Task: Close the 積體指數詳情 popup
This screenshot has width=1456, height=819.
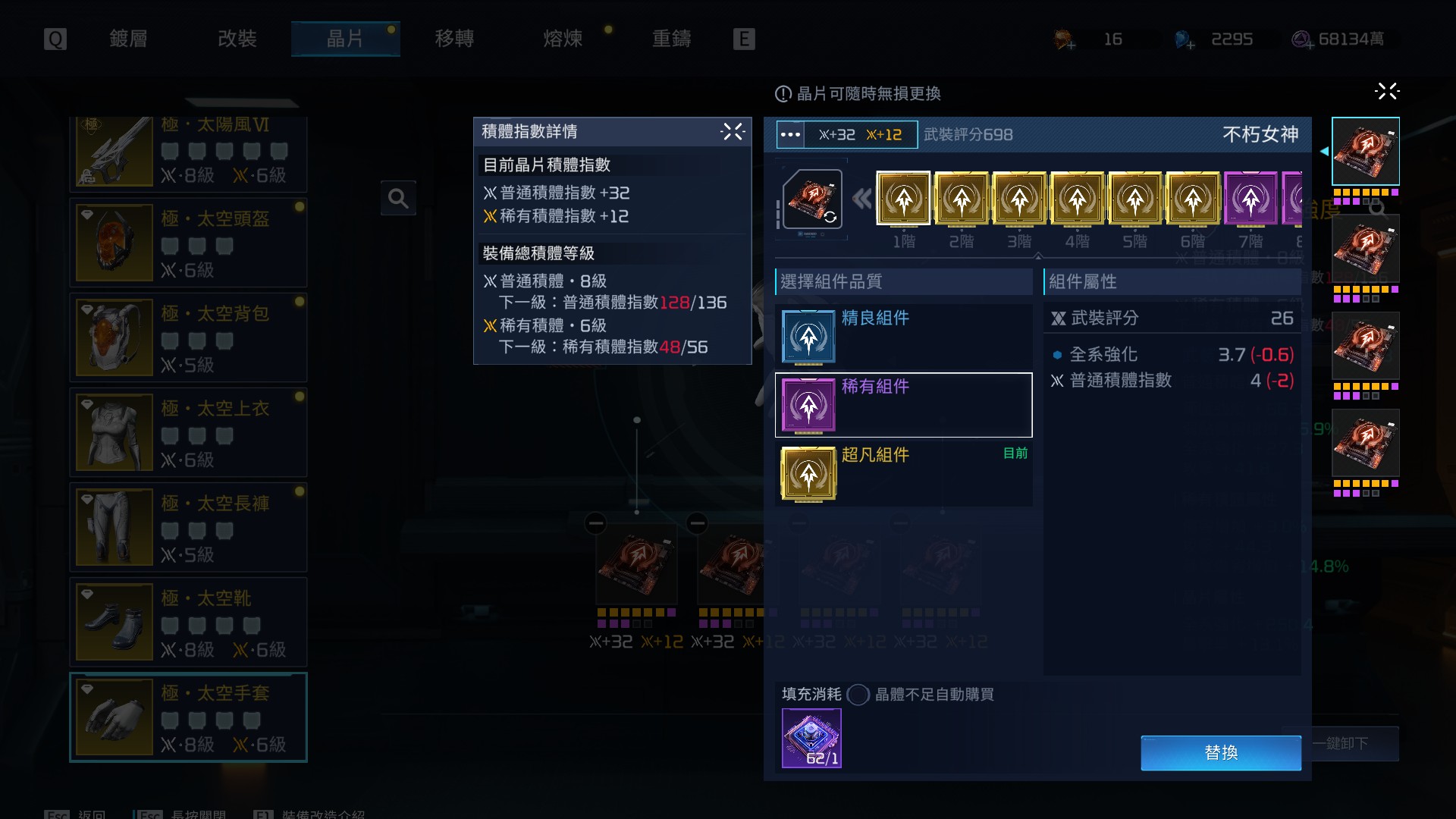Action: pyautogui.click(x=733, y=132)
